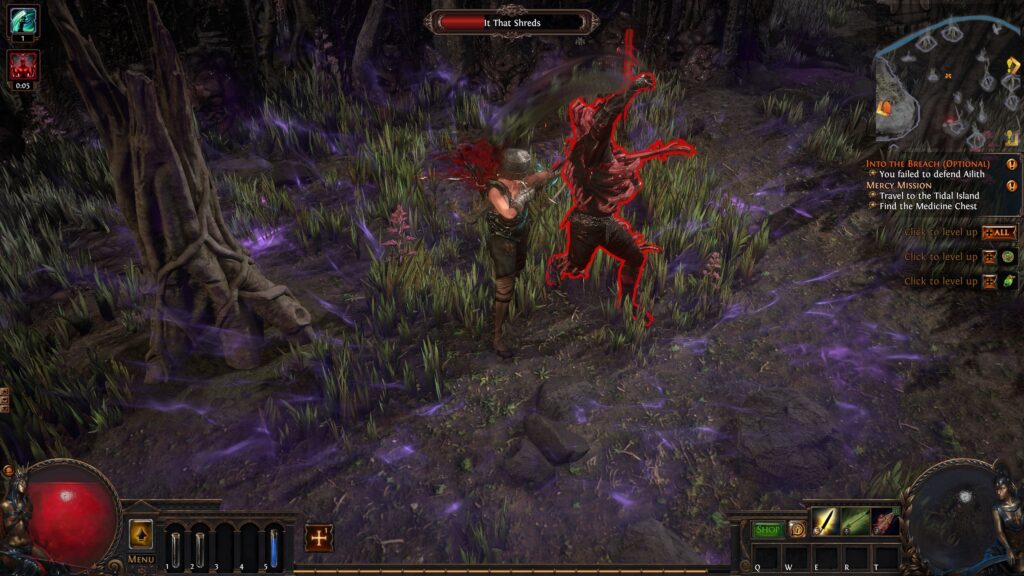The image size is (1024, 576).
Task: Activate the red arrow skill
Action: pos(885,521)
